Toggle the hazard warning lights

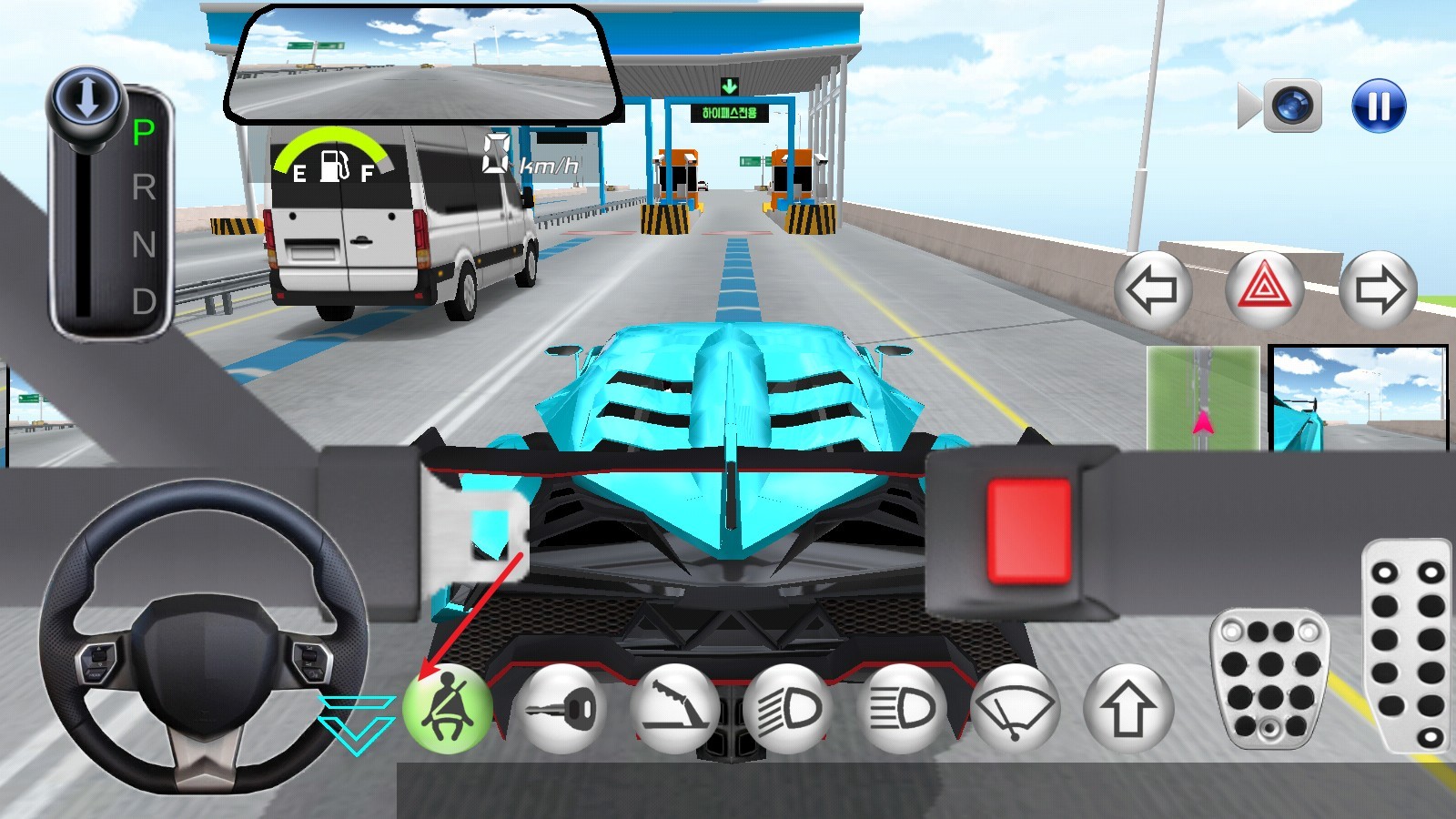(x=1265, y=288)
